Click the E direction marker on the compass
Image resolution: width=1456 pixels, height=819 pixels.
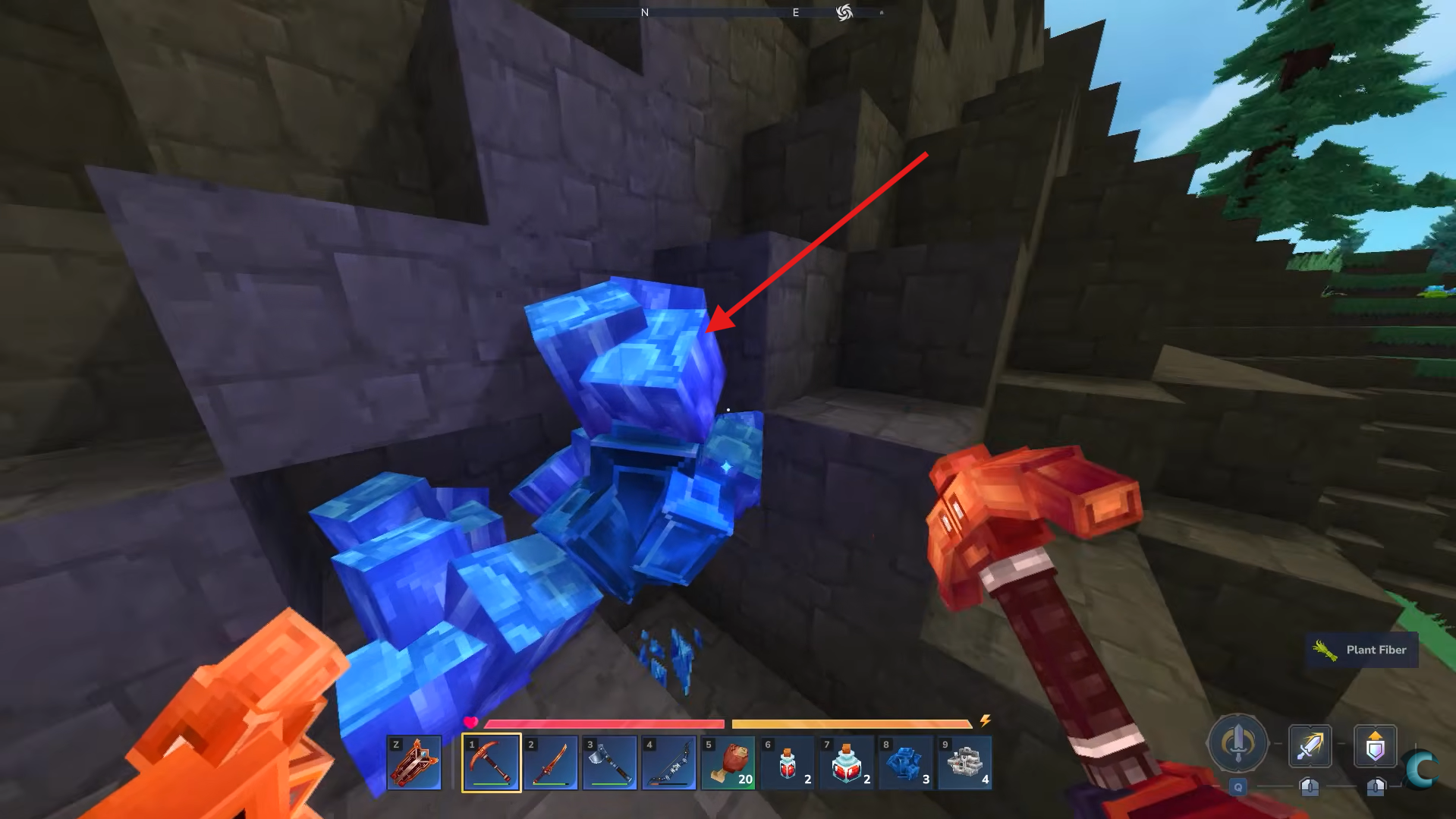click(794, 12)
